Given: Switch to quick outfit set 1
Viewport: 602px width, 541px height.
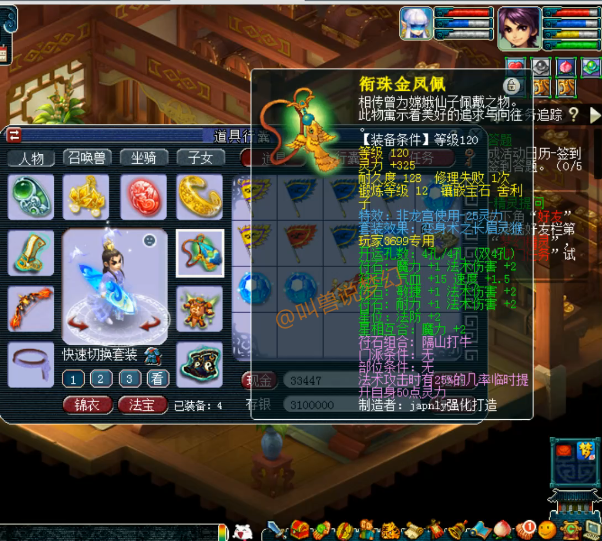Looking at the screenshot, I should pyautogui.click(x=73, y=378).
